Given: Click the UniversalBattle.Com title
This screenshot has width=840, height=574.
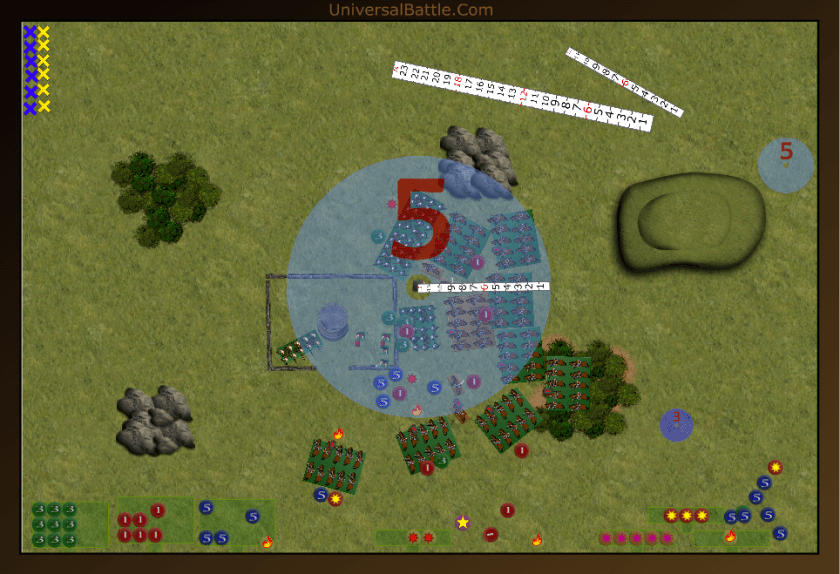Looking at the screenshot, I should (410, 10).
